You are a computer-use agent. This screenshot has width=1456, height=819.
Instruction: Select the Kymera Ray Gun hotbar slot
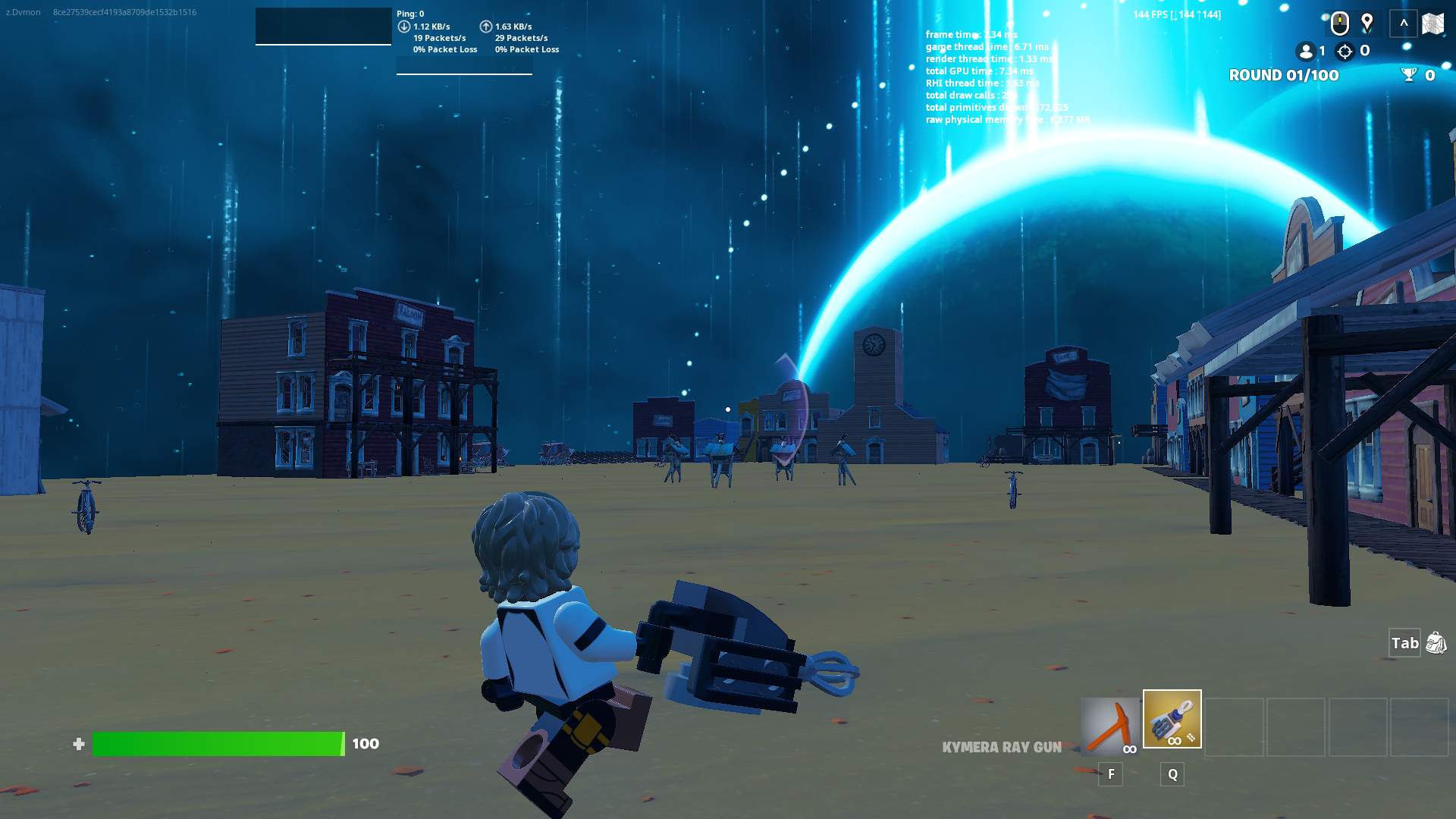[x=1172, y=719]
